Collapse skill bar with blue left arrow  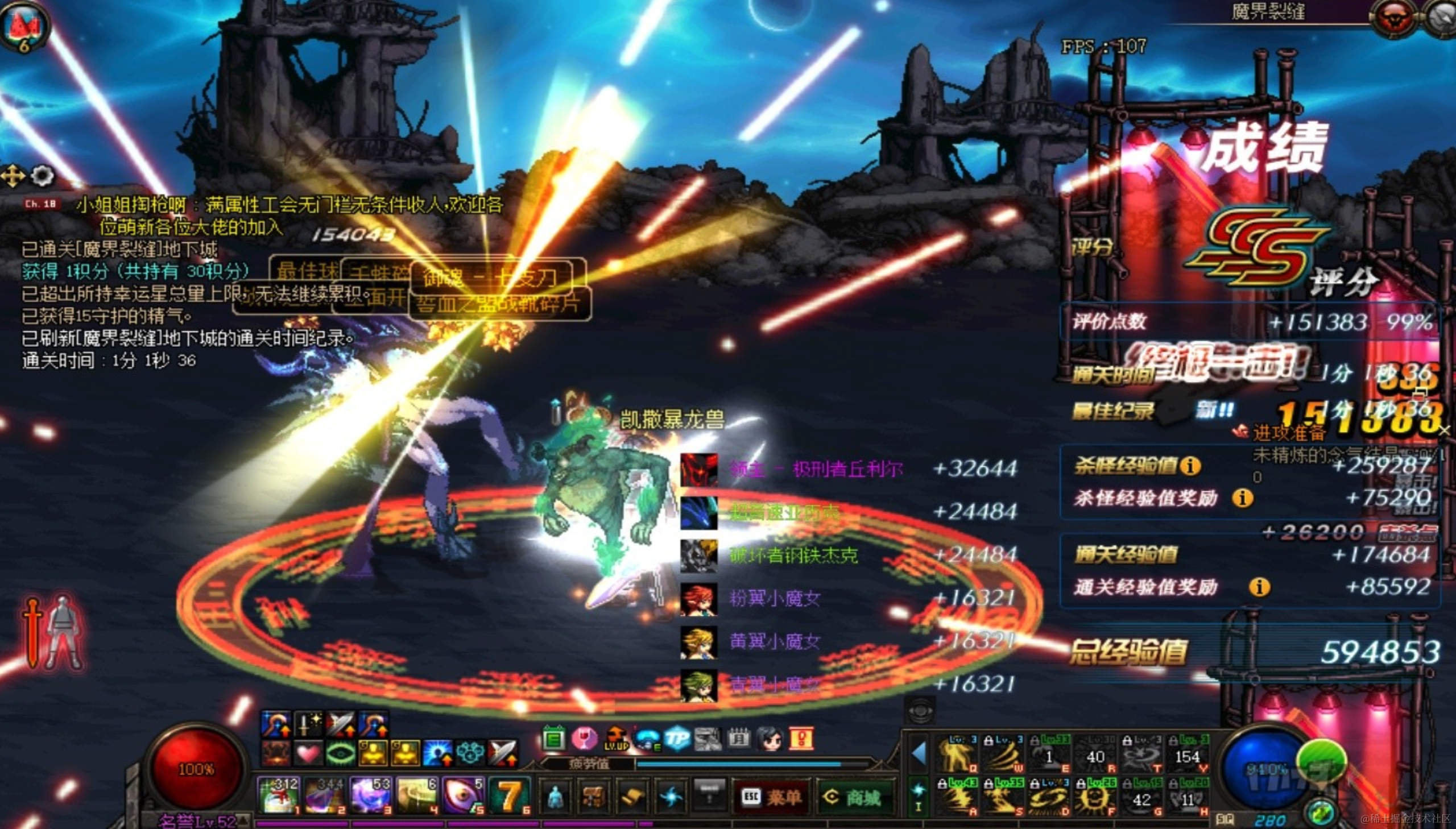tap(919, 754)
